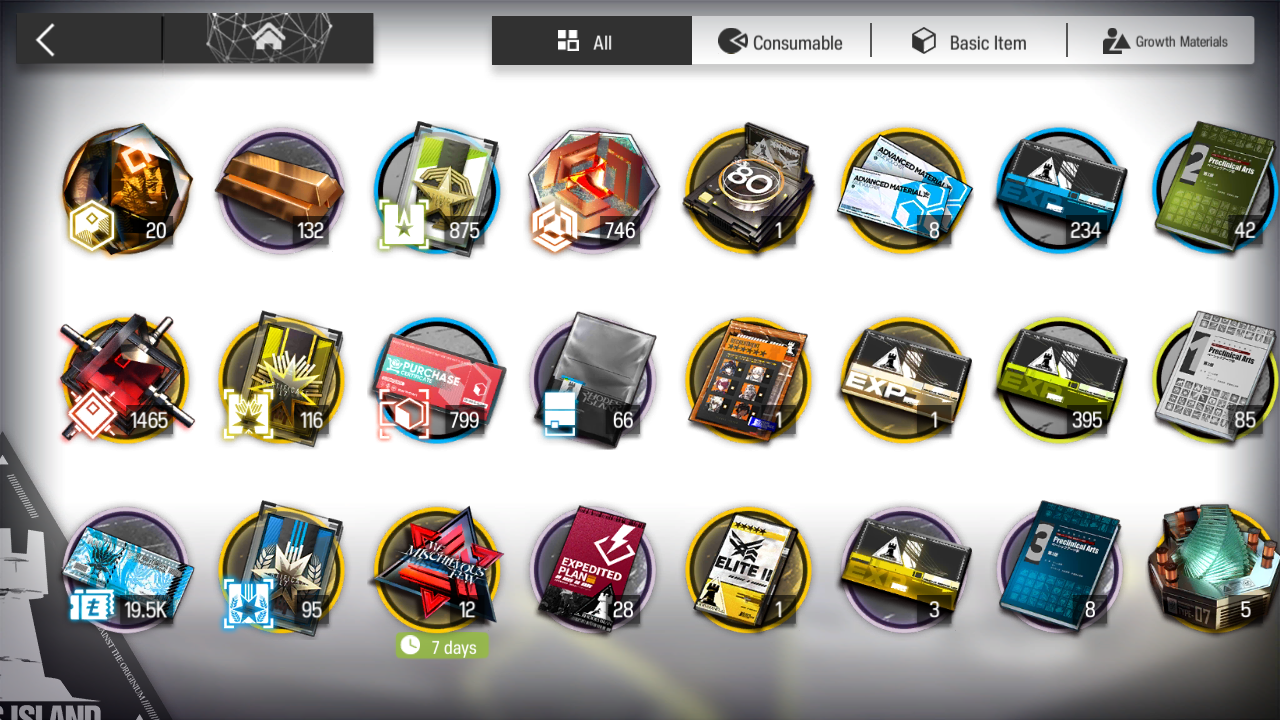This screenshot has height=720, width=1280.
Task: Show the Growth Materials tab
Action: click(x=1165, y=42)
